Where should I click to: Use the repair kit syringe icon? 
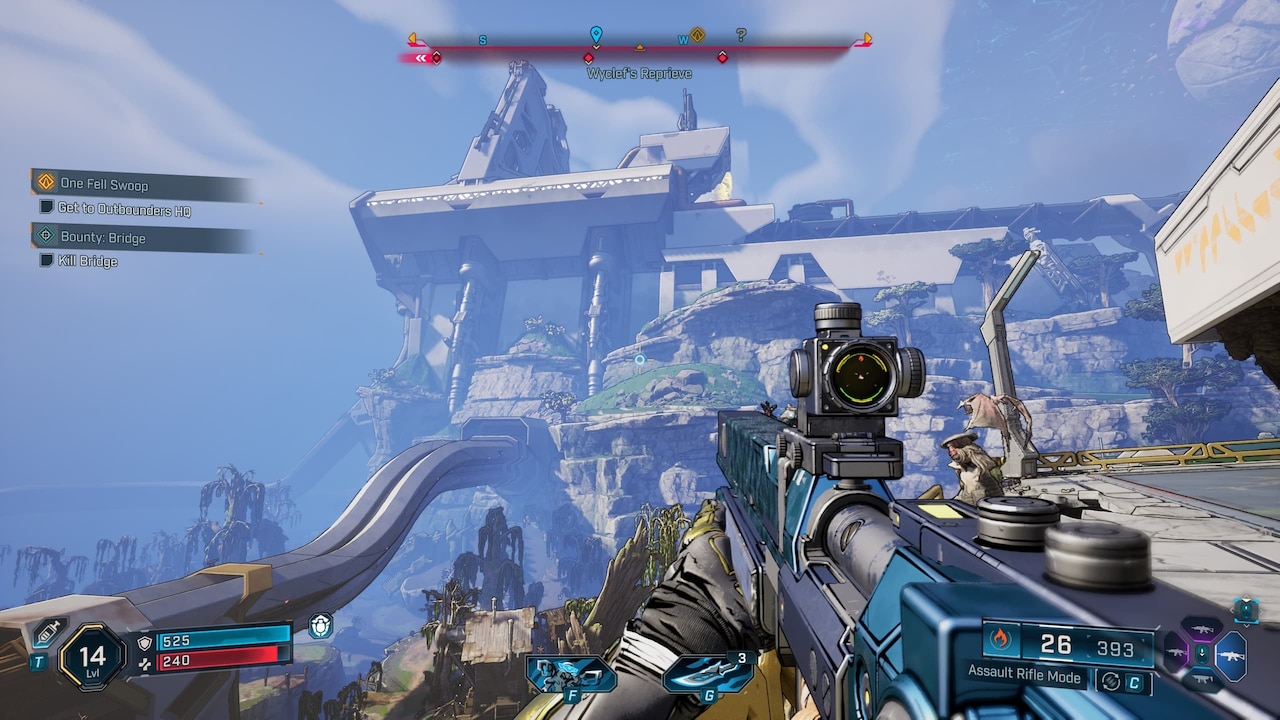[x=49, y=632]
